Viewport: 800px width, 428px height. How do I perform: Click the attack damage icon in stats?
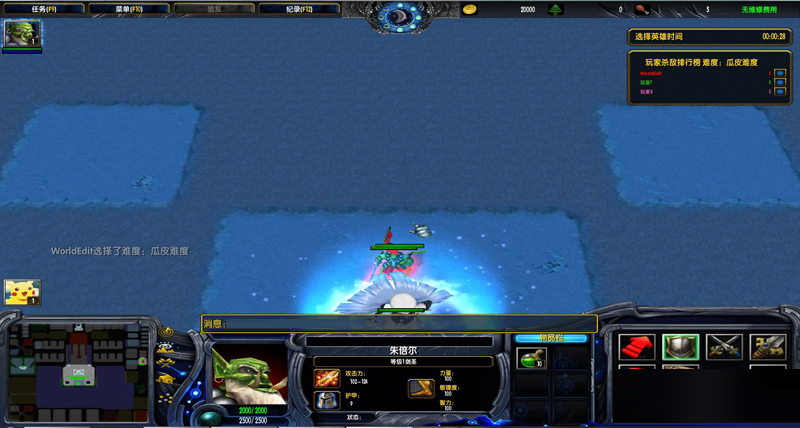[326, 378]
